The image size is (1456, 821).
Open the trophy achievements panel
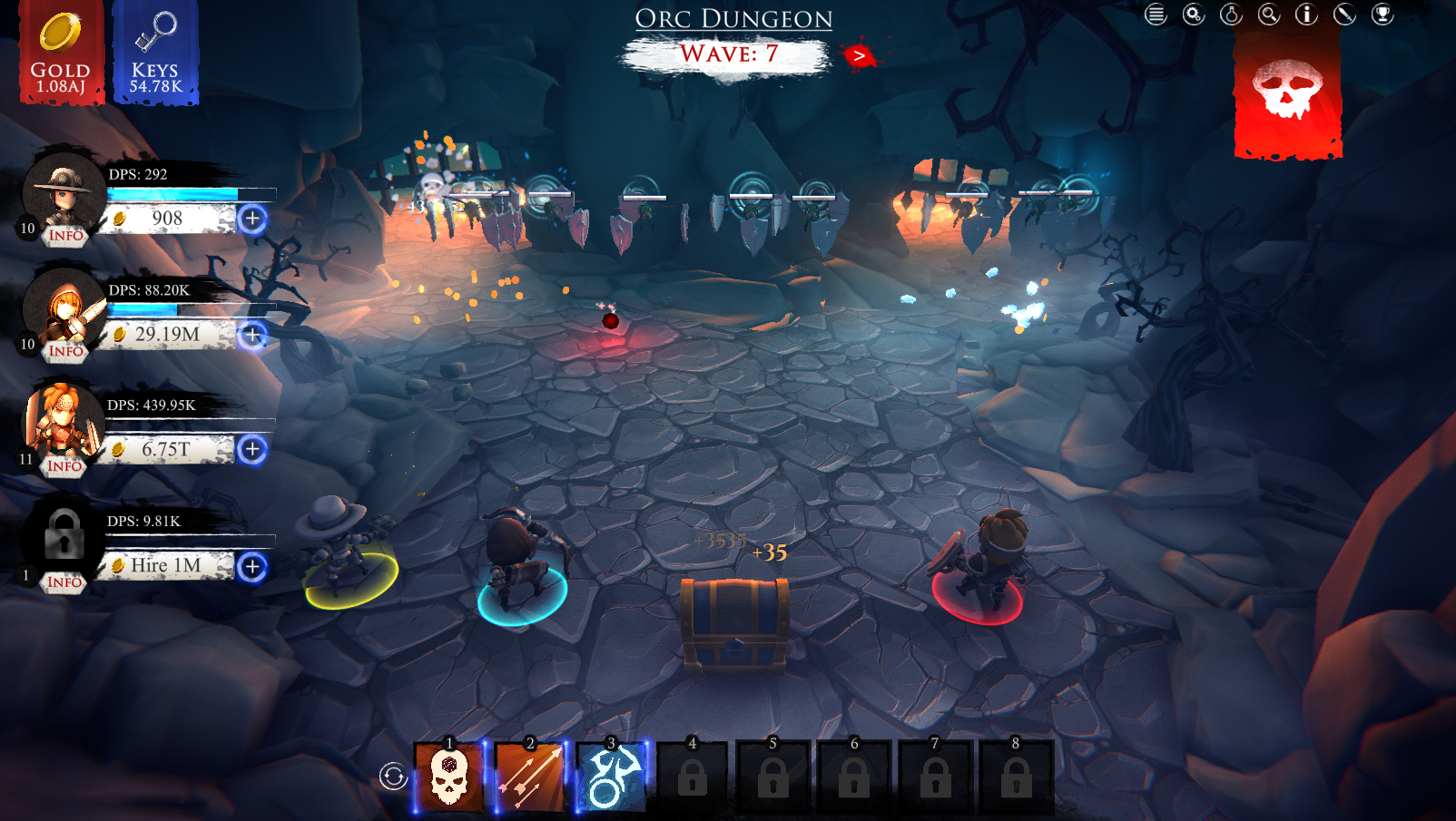tap(1382, 15)
